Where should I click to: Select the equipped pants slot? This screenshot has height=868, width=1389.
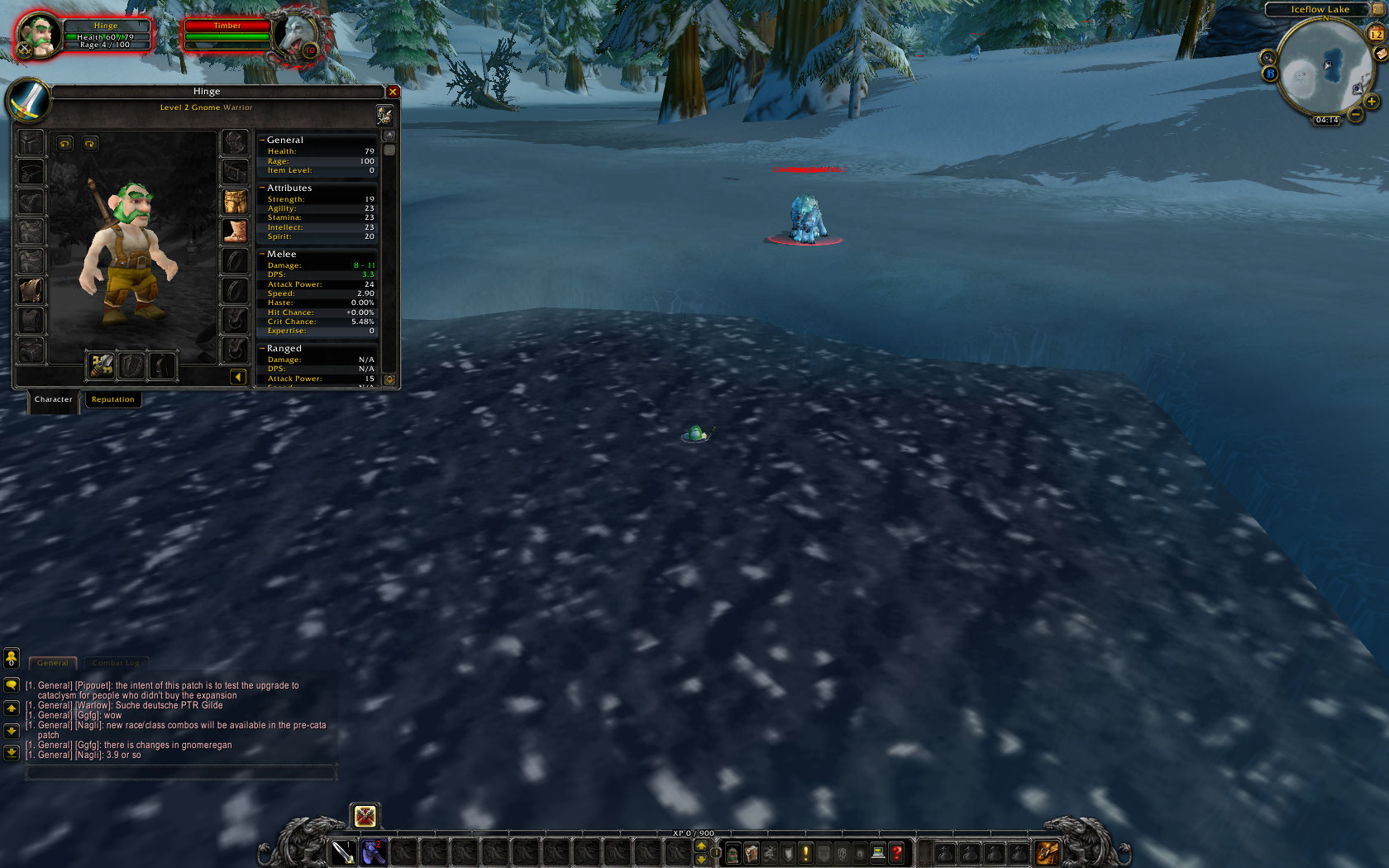point(236,201)
